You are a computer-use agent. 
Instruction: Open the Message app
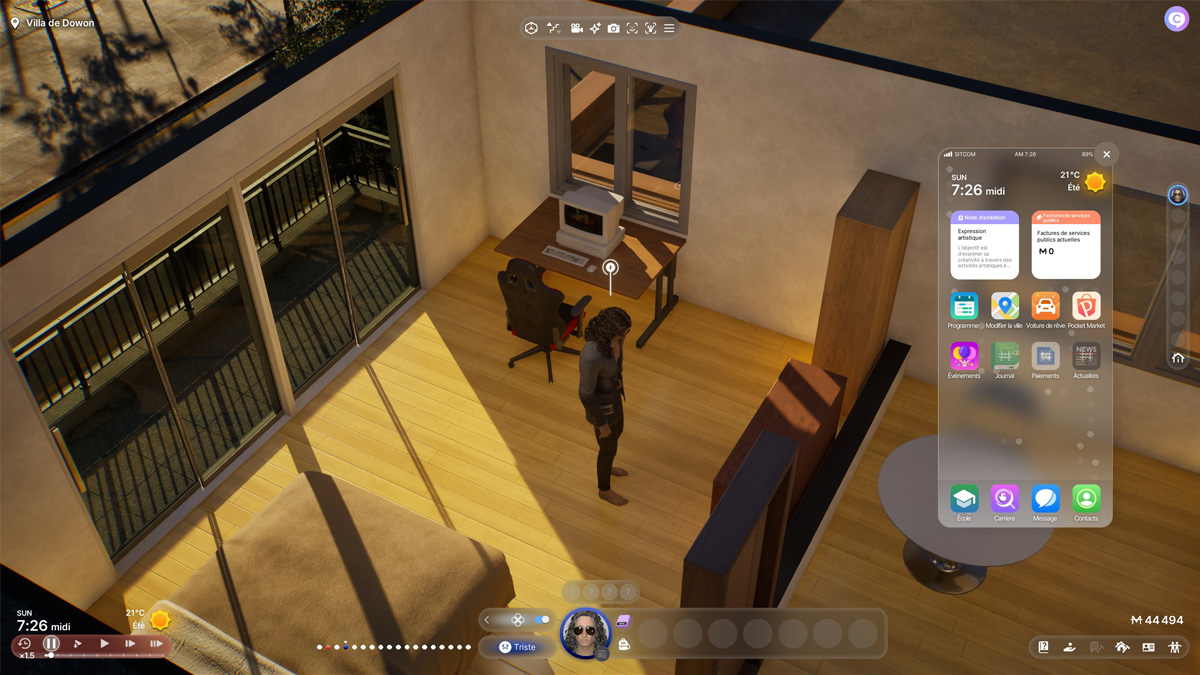(1045, 499)
